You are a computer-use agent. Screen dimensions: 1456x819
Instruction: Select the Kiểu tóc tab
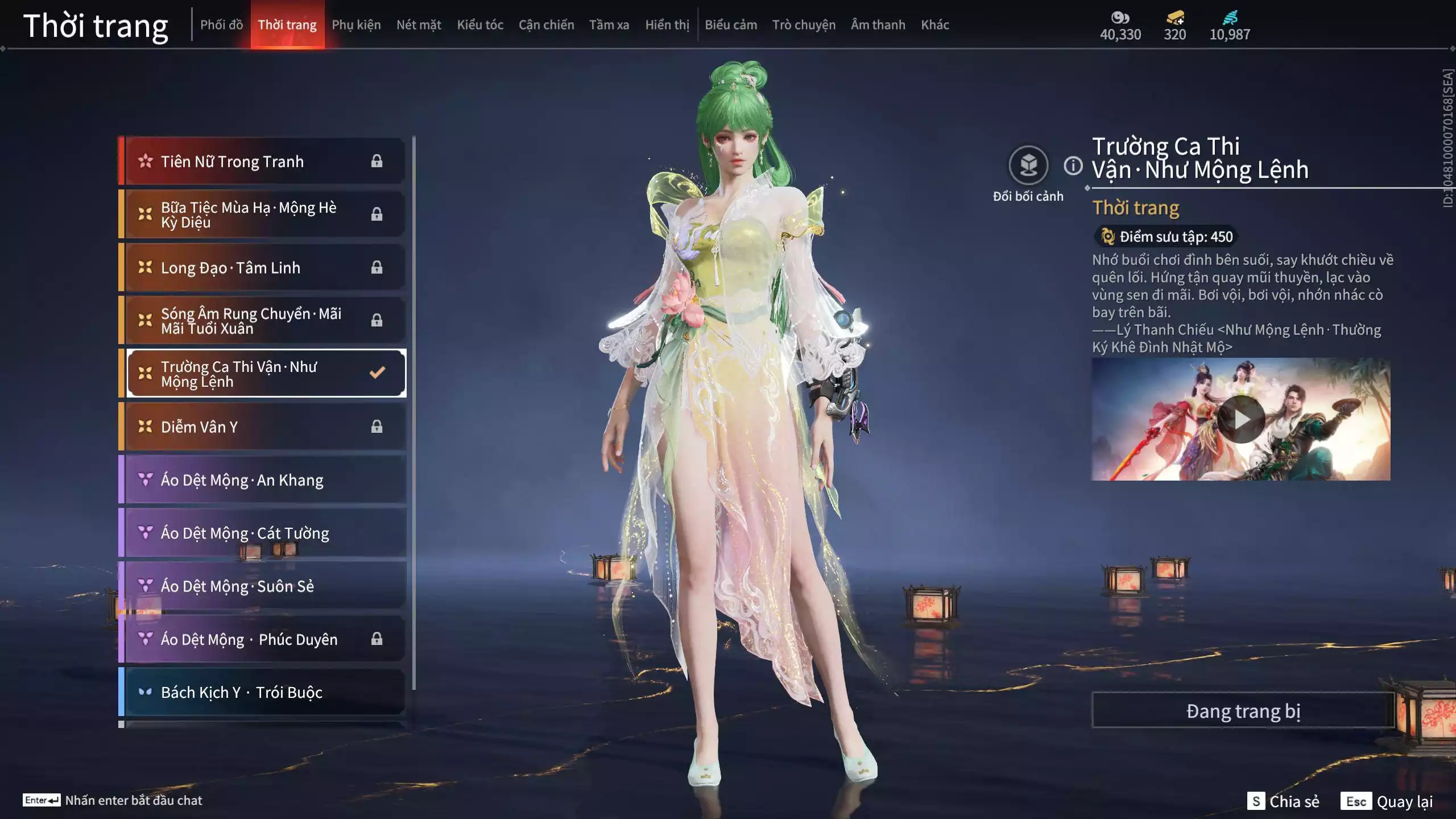(x=480, y=25)
